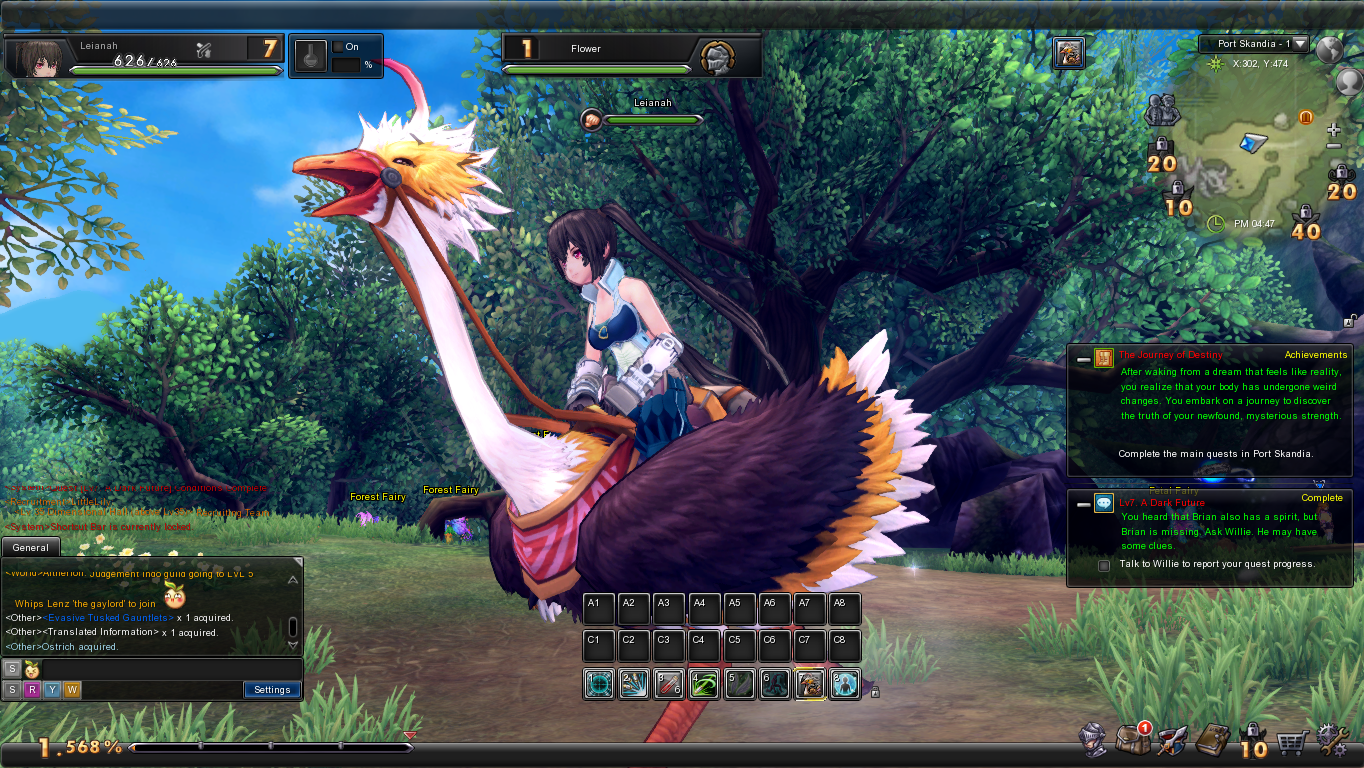The image size is (1364, 768).
Task: Open the character helmet menu icon
Action: tap(1094, 741)
